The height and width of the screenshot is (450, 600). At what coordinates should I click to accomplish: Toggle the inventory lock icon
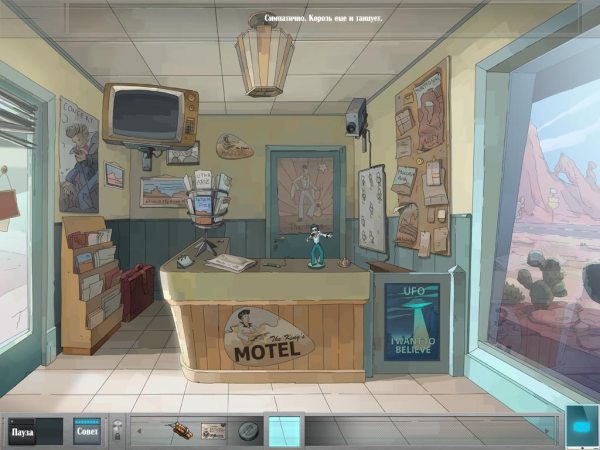tap(116, 432)
